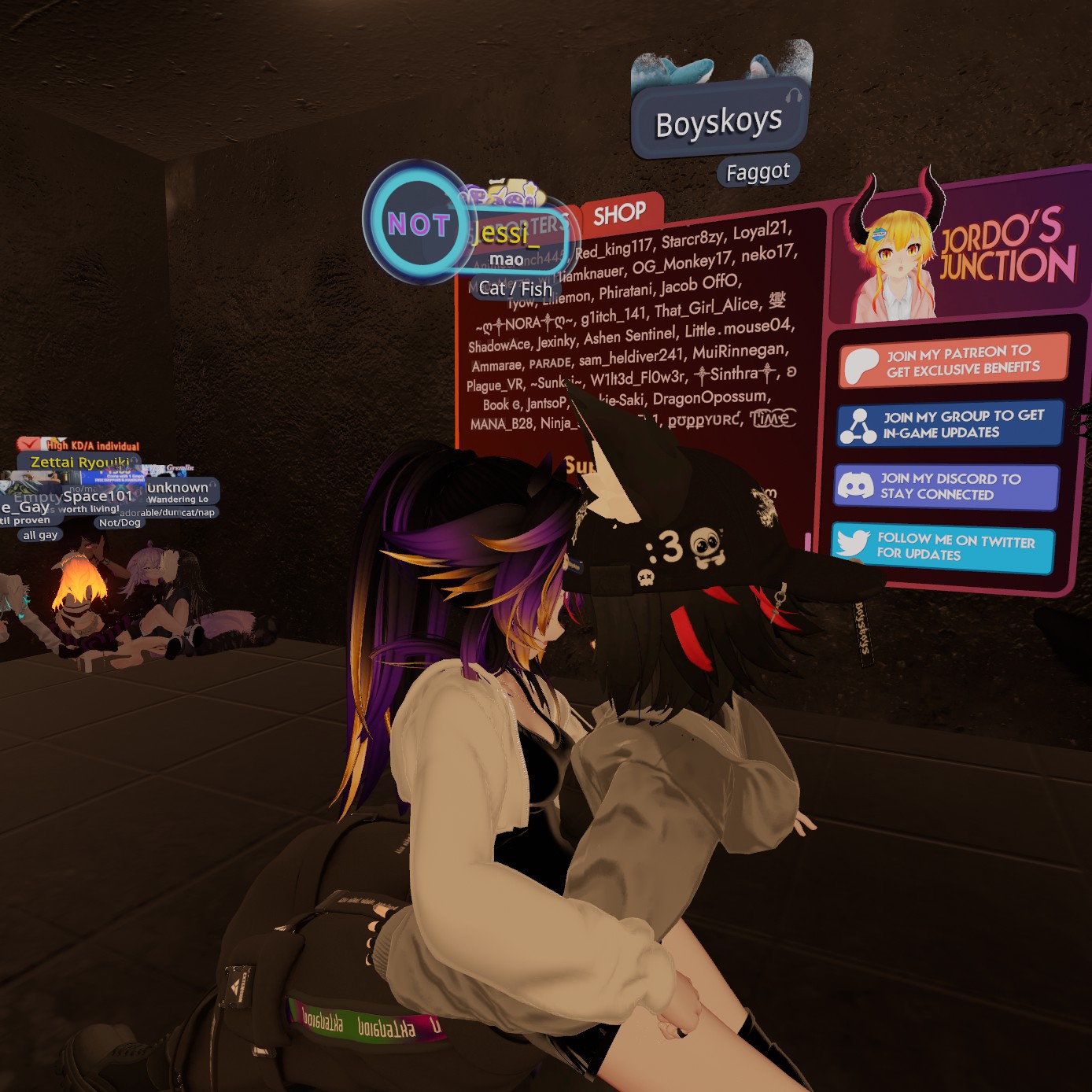Select the Jessi_ player nameplate

tap(504, 234)
